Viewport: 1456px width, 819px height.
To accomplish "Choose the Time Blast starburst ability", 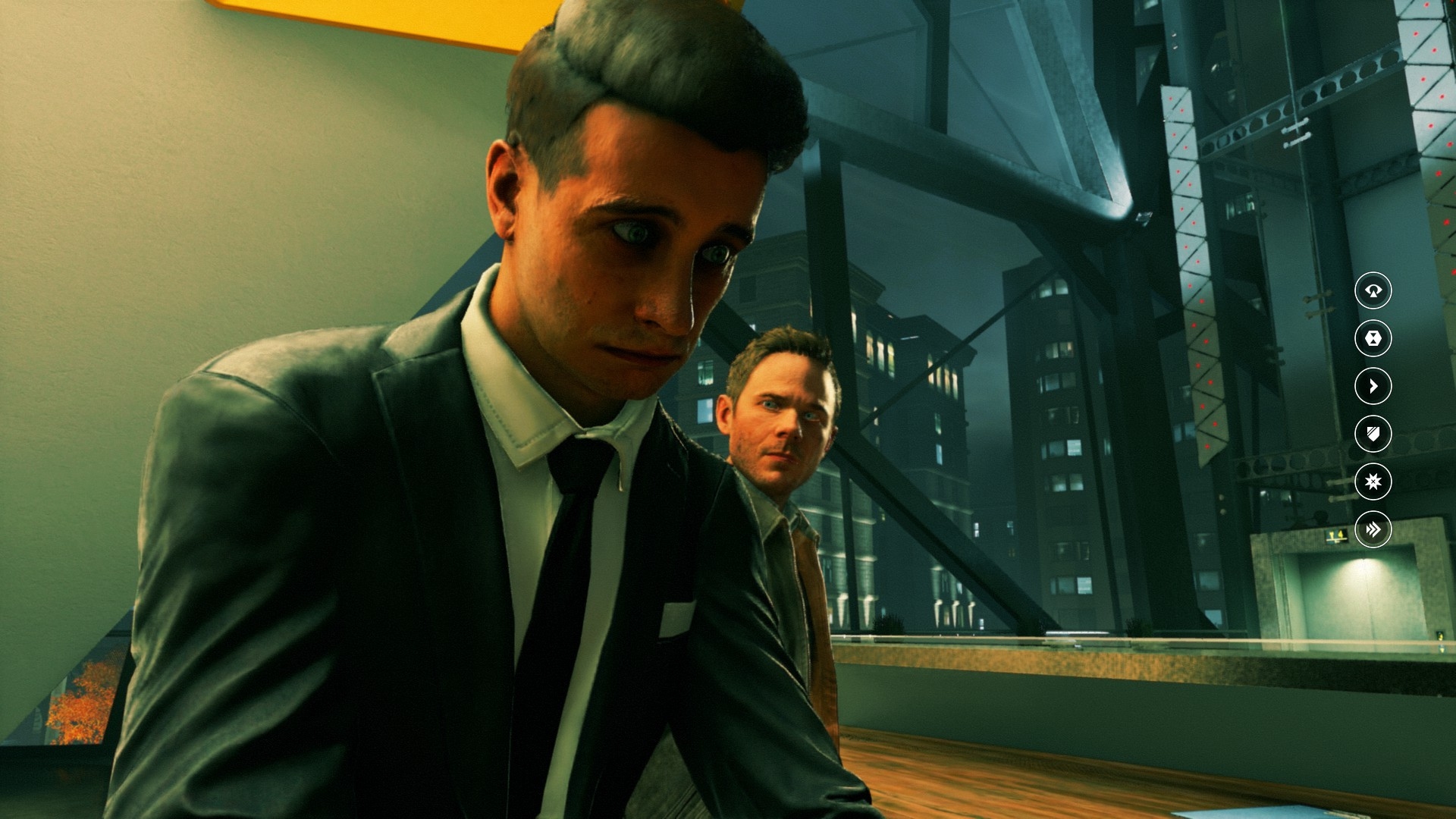I will [x=1373, y=482].
